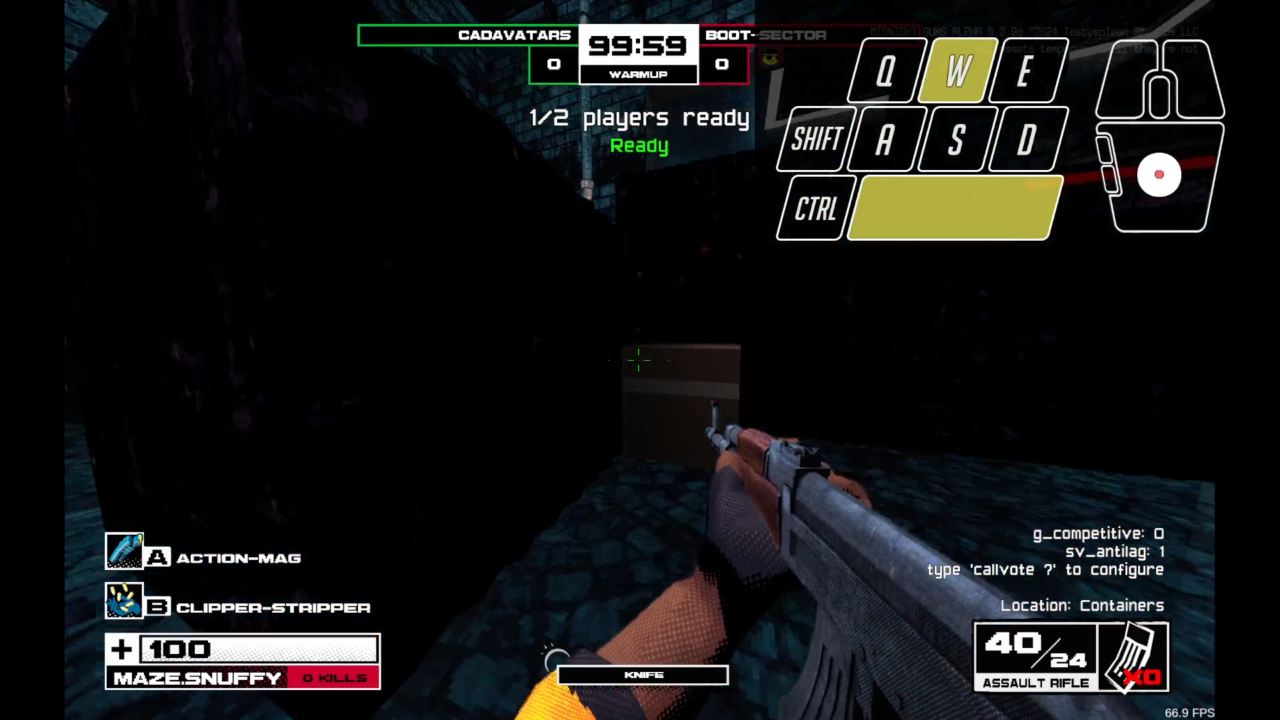Click the Q key in the keyboard overlay
Image resolution: width=1280 pixels, height=720 pixels.
coord(883,71)
